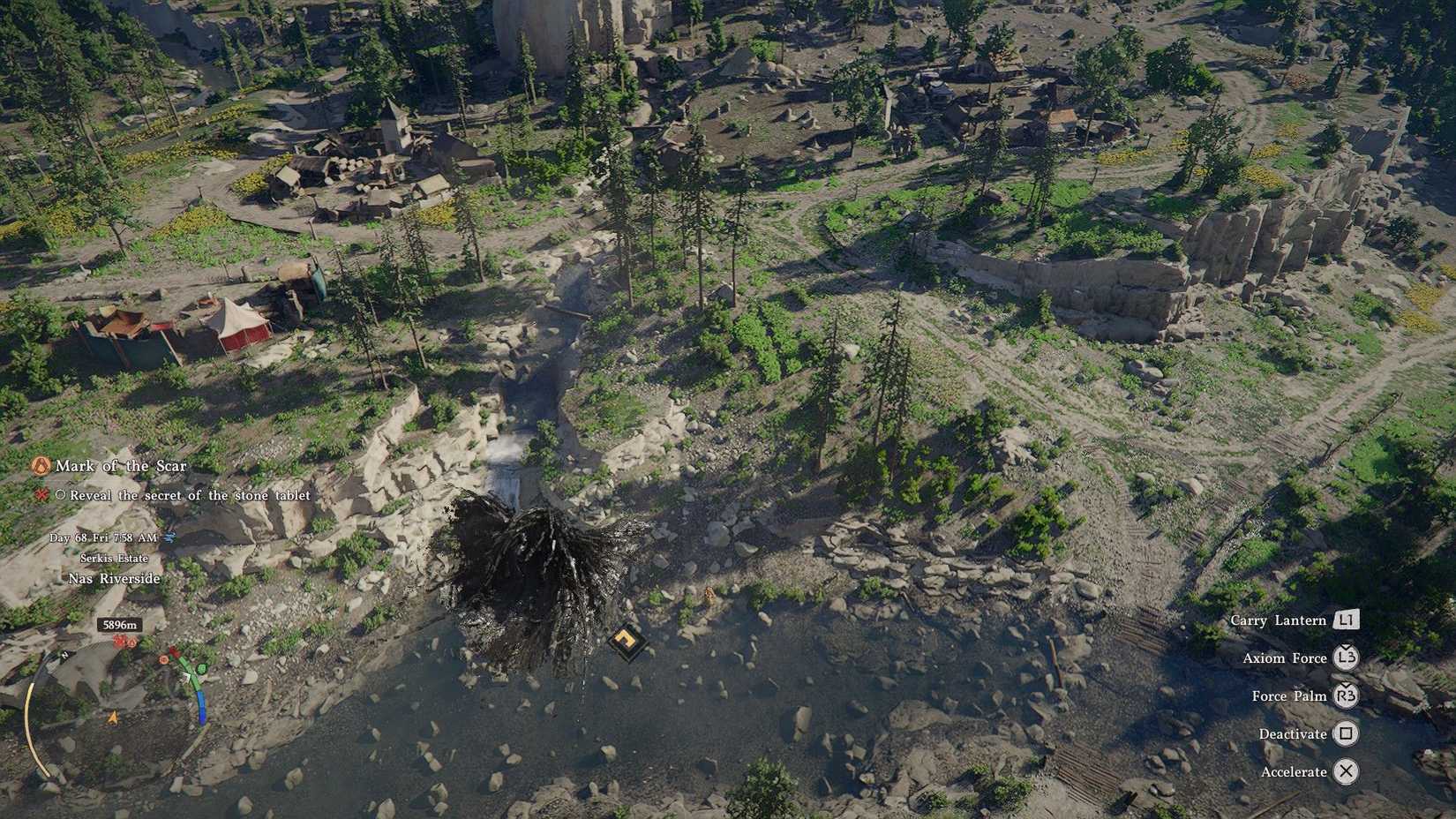Viewport: 1456px width, 819px height.
Task: Click the north N marker on the compass
Action: [x=64, y=654]
